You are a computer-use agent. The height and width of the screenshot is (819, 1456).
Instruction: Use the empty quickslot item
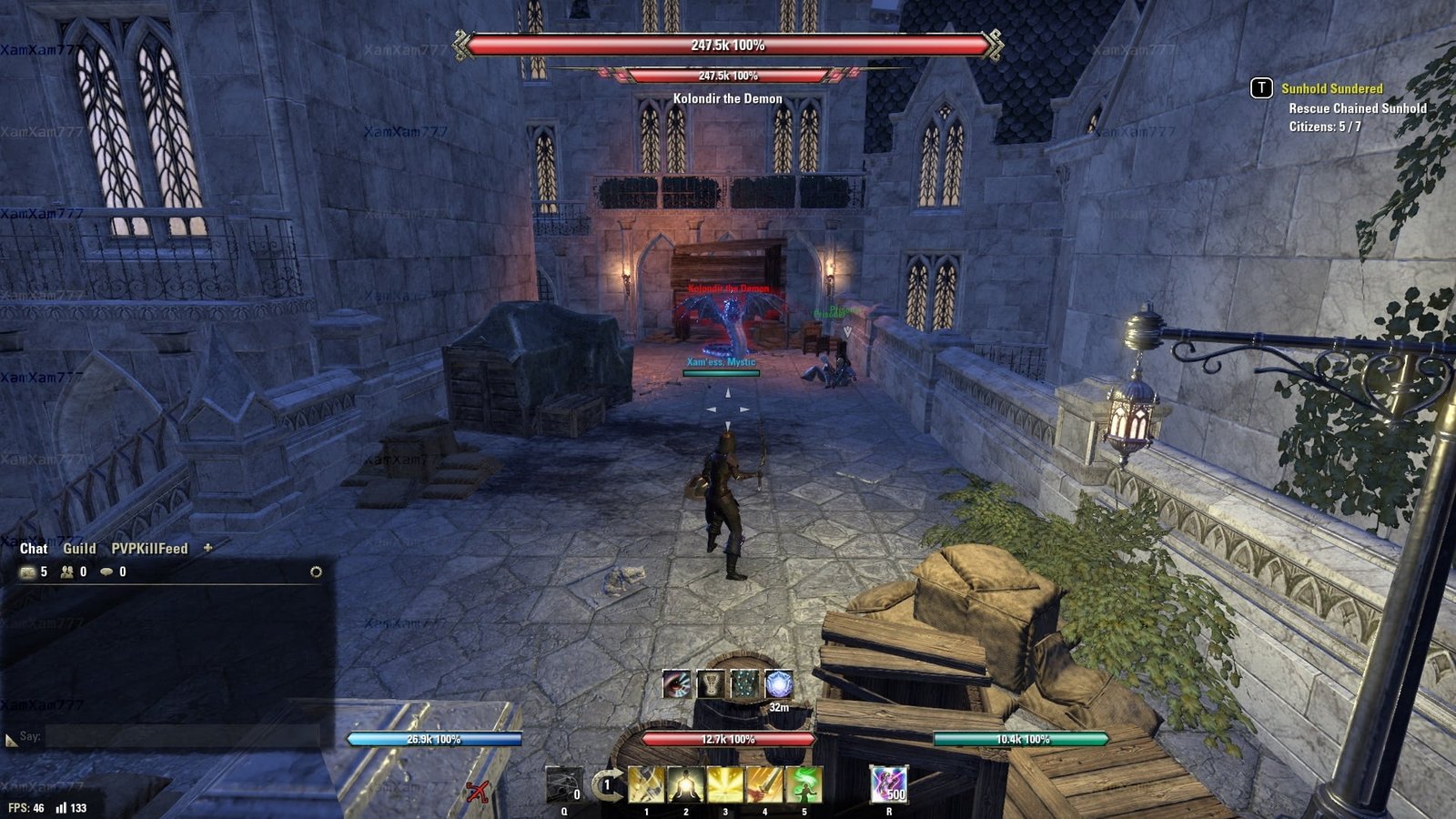(x=563, y=784)
